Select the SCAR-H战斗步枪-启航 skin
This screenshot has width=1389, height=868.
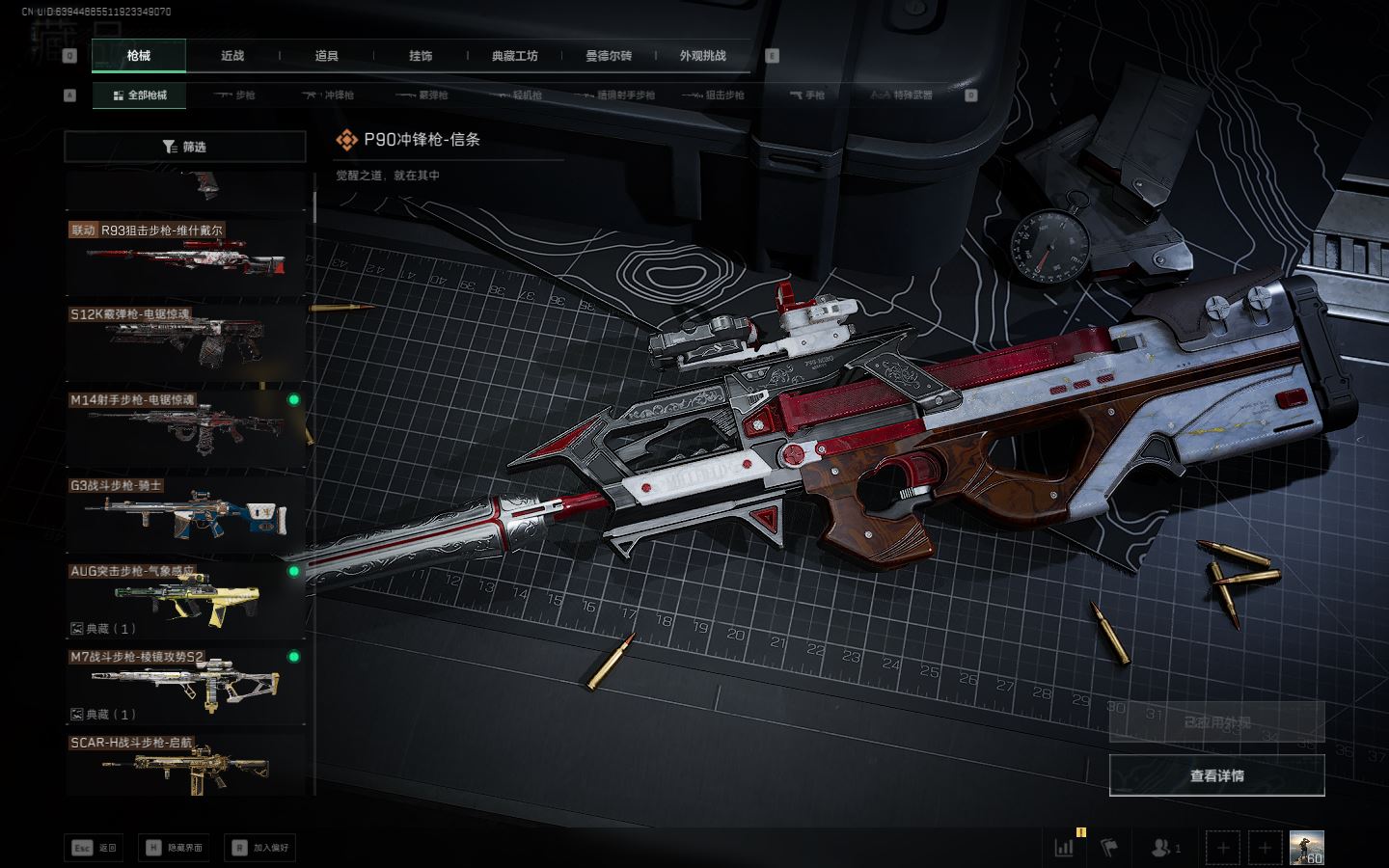(185, 766)
